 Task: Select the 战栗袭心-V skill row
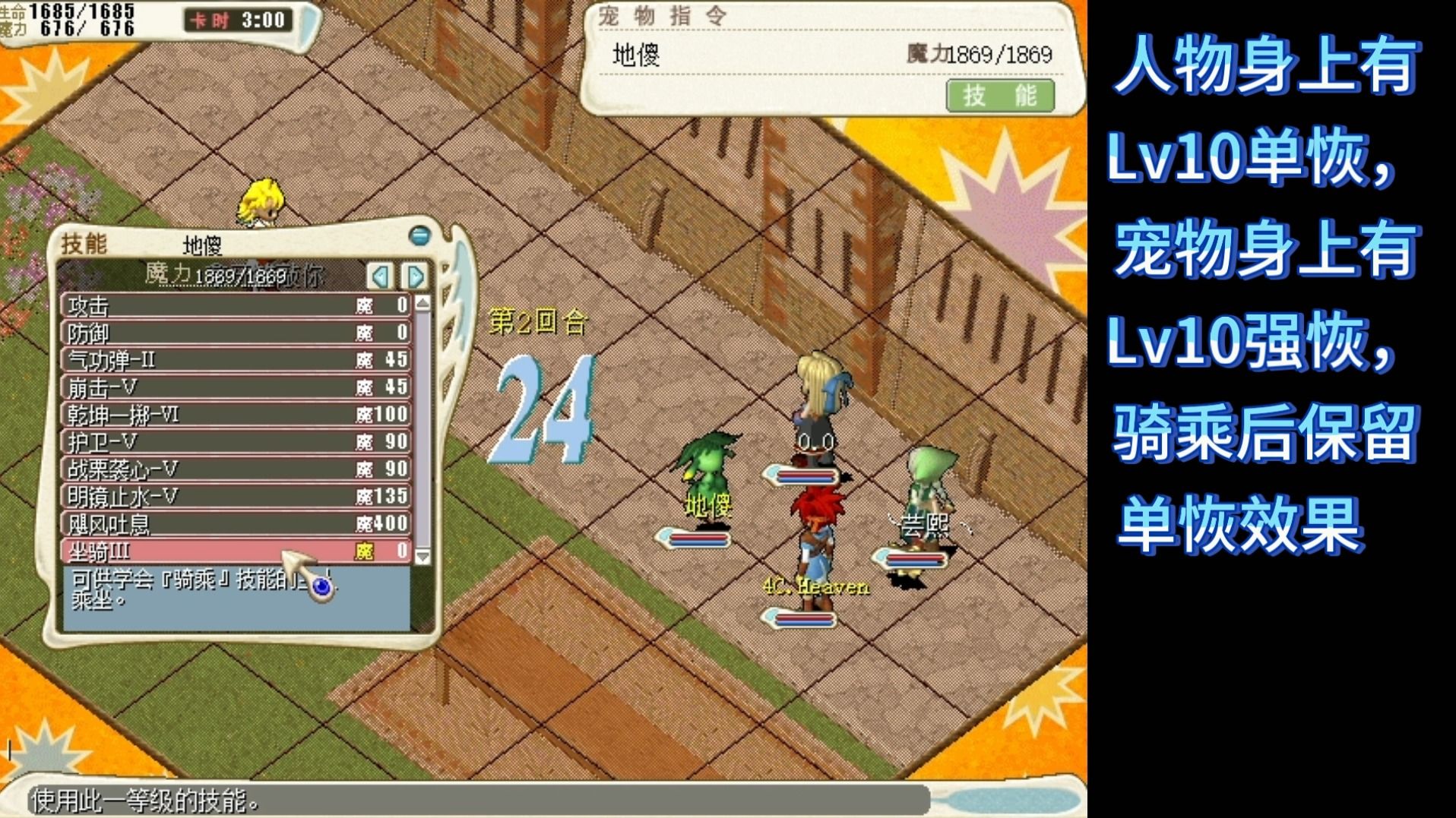(236, 469)
